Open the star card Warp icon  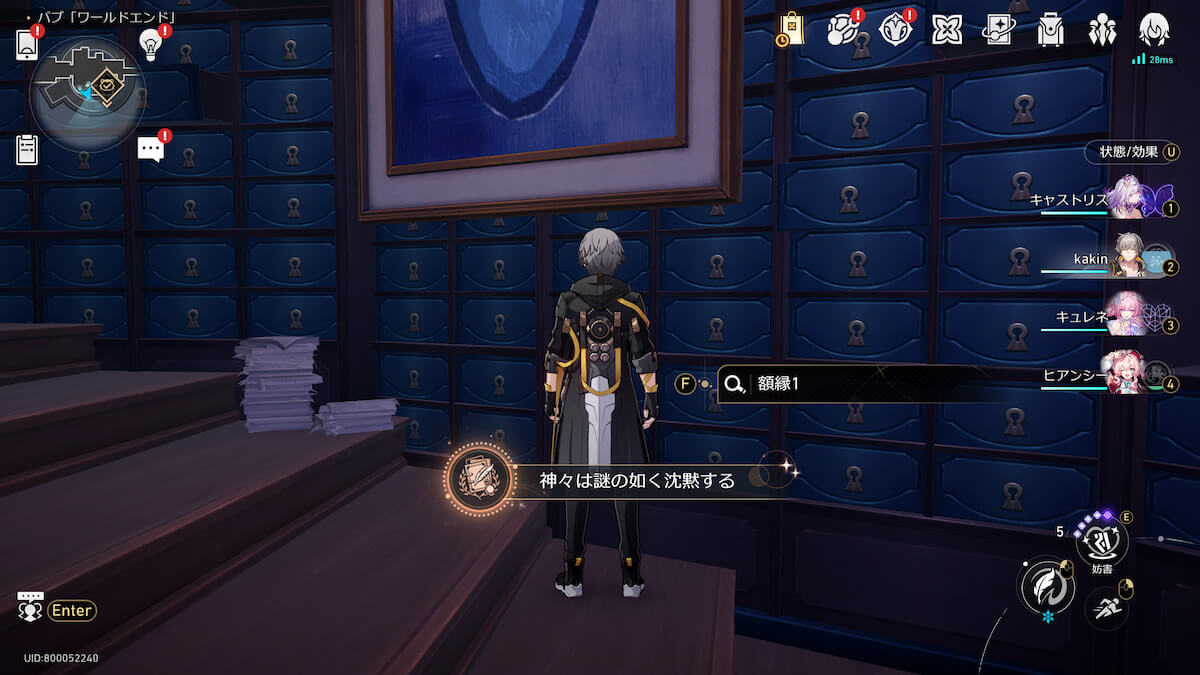[998, 30]
